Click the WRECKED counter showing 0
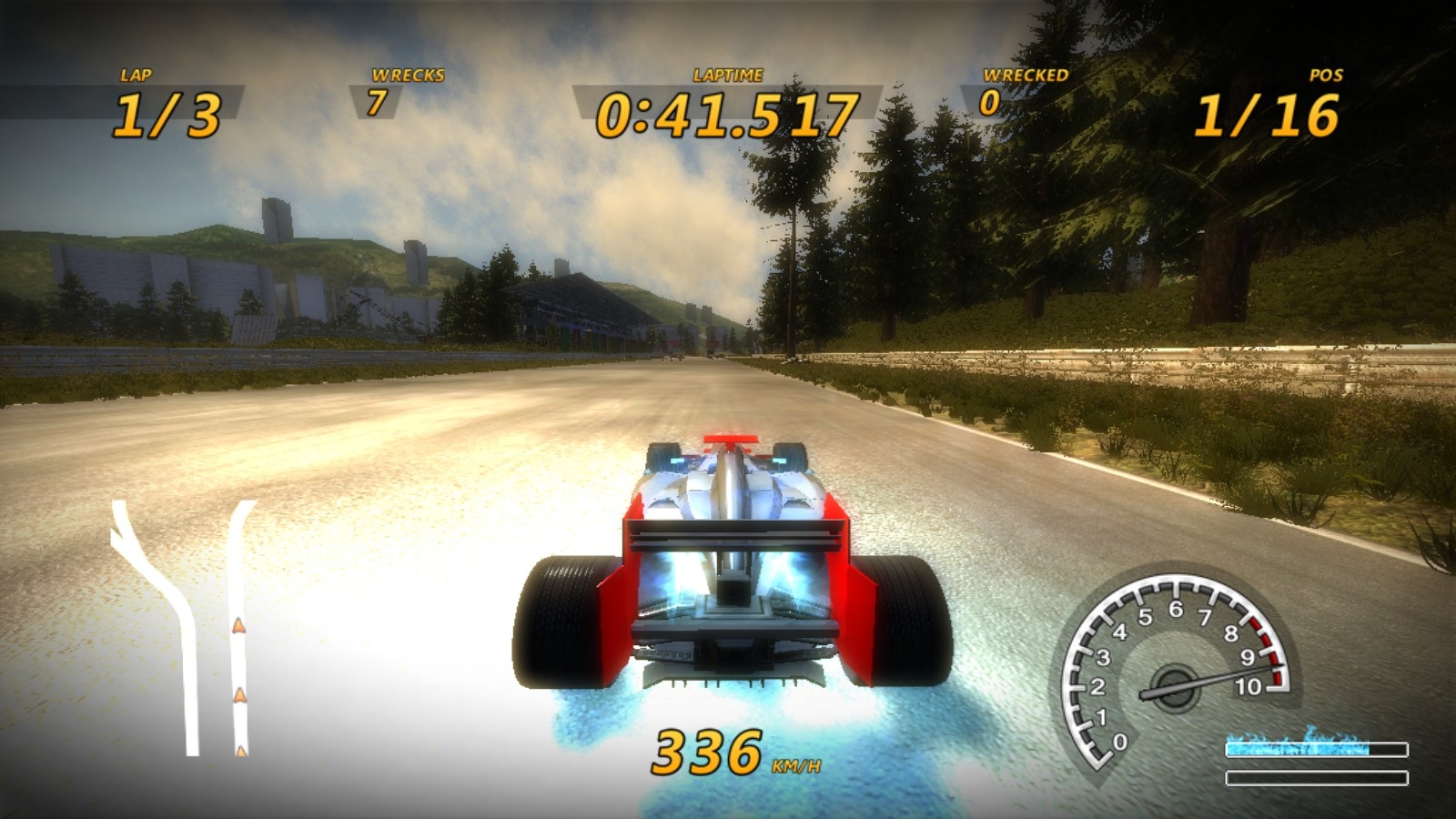 tap(993, 102)
